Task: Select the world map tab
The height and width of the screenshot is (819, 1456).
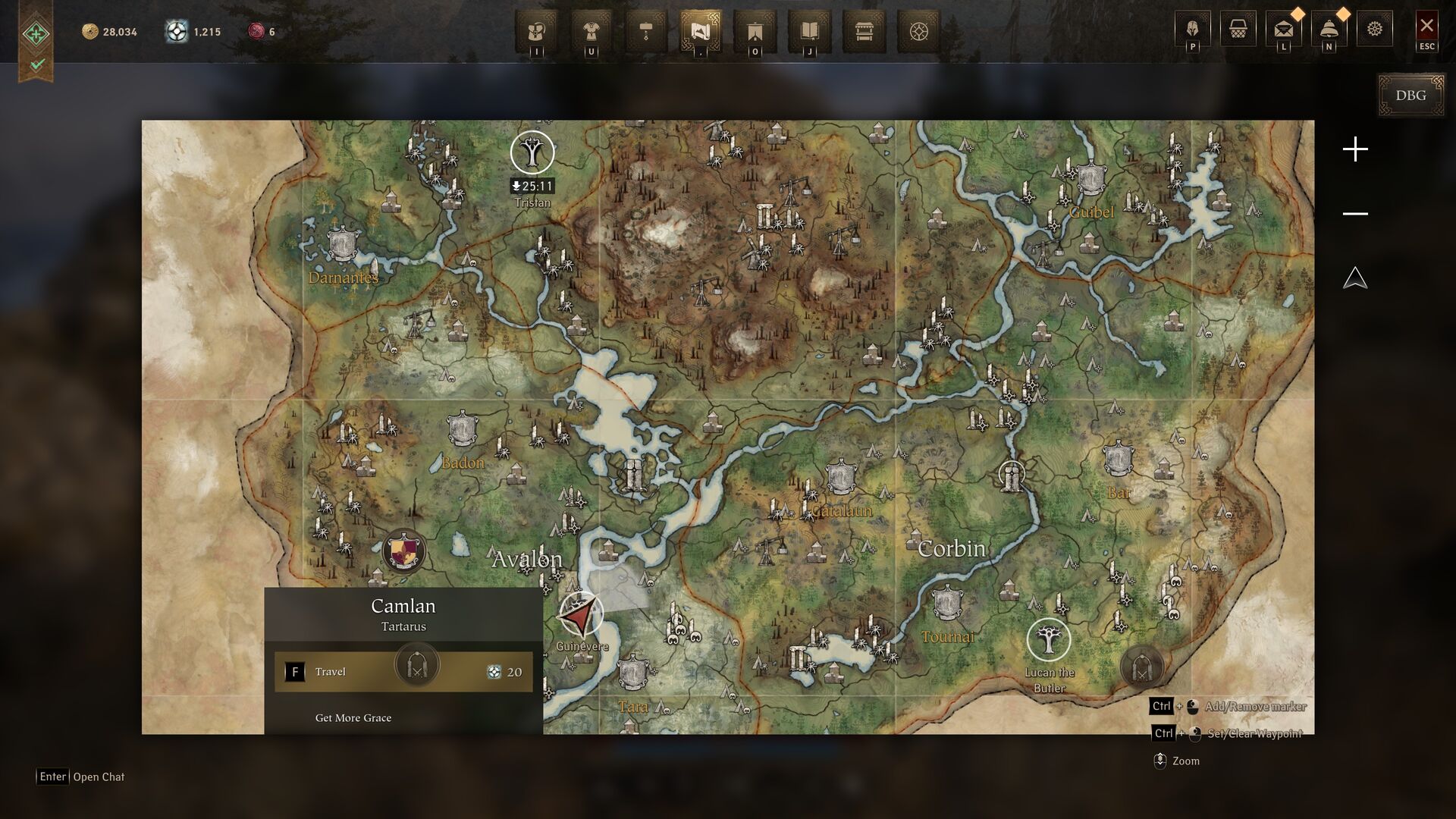Action: click(x=701, y=32)
